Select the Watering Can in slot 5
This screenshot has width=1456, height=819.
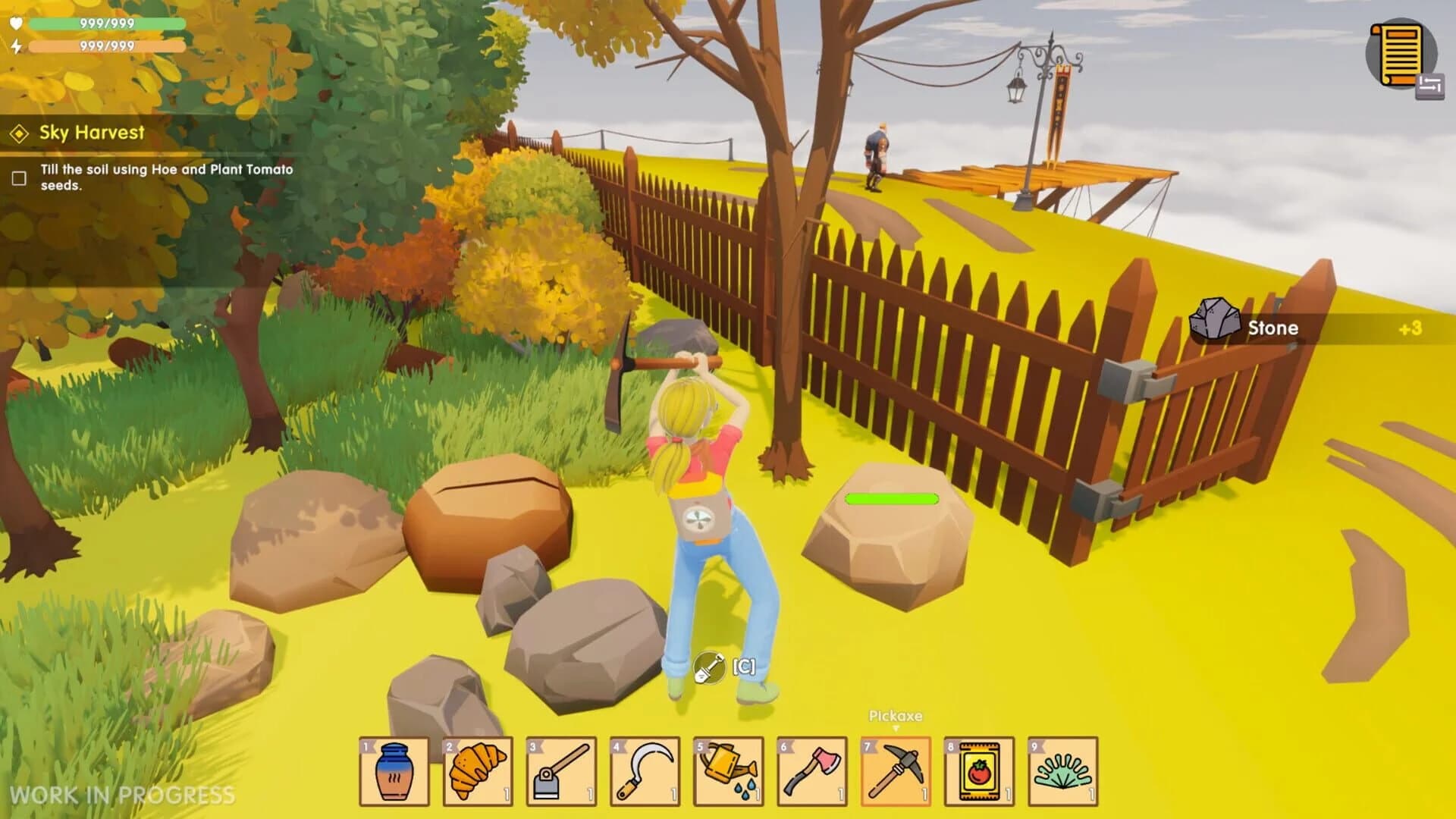coord(724,770)
